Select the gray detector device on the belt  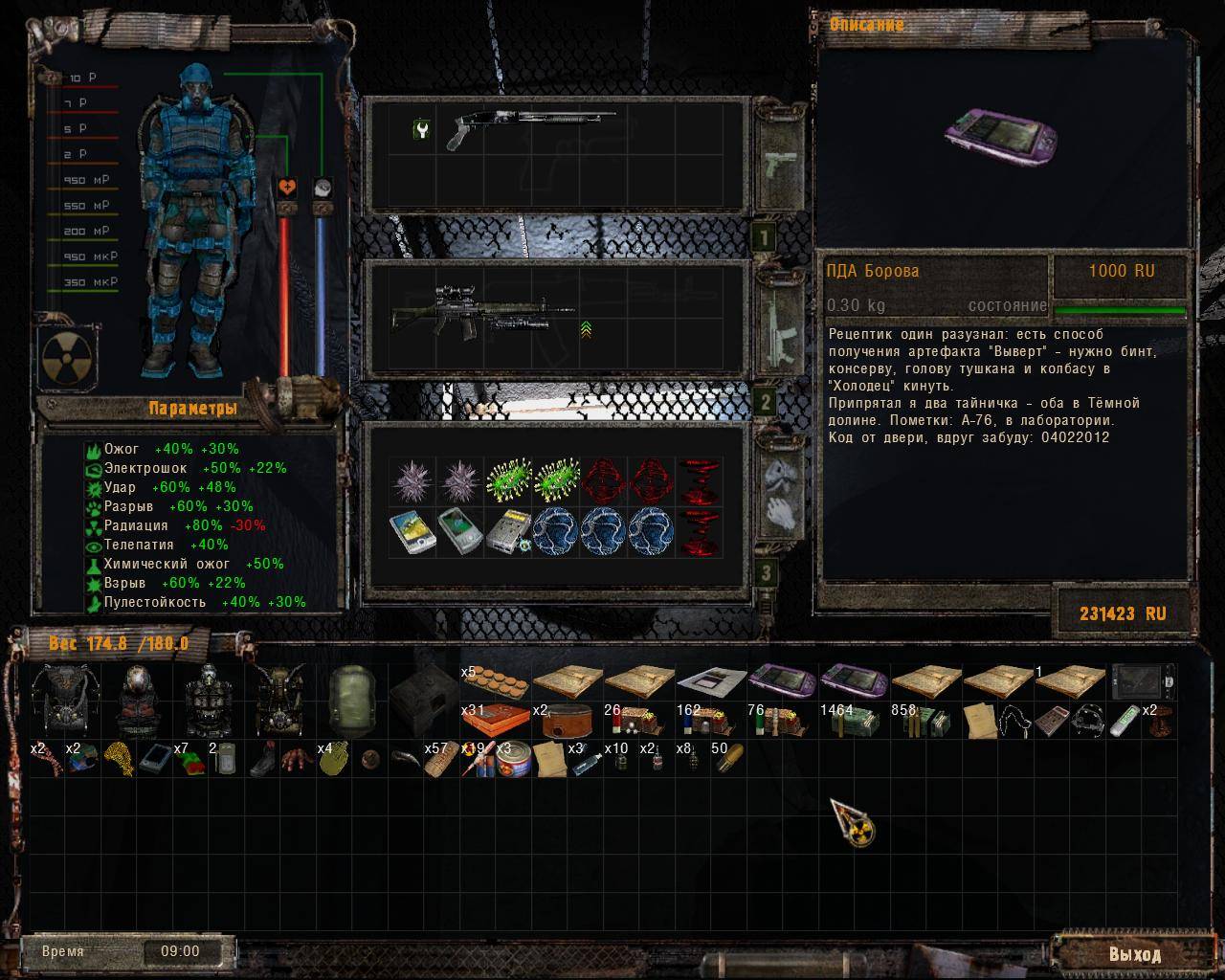pyautogui.click(x=507, y=532)
